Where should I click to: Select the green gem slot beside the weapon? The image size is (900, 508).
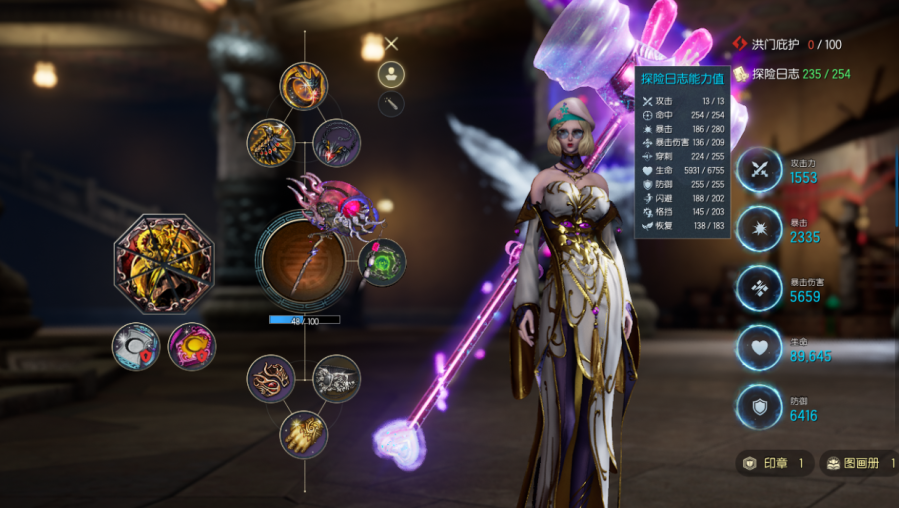tap(382, 262)
